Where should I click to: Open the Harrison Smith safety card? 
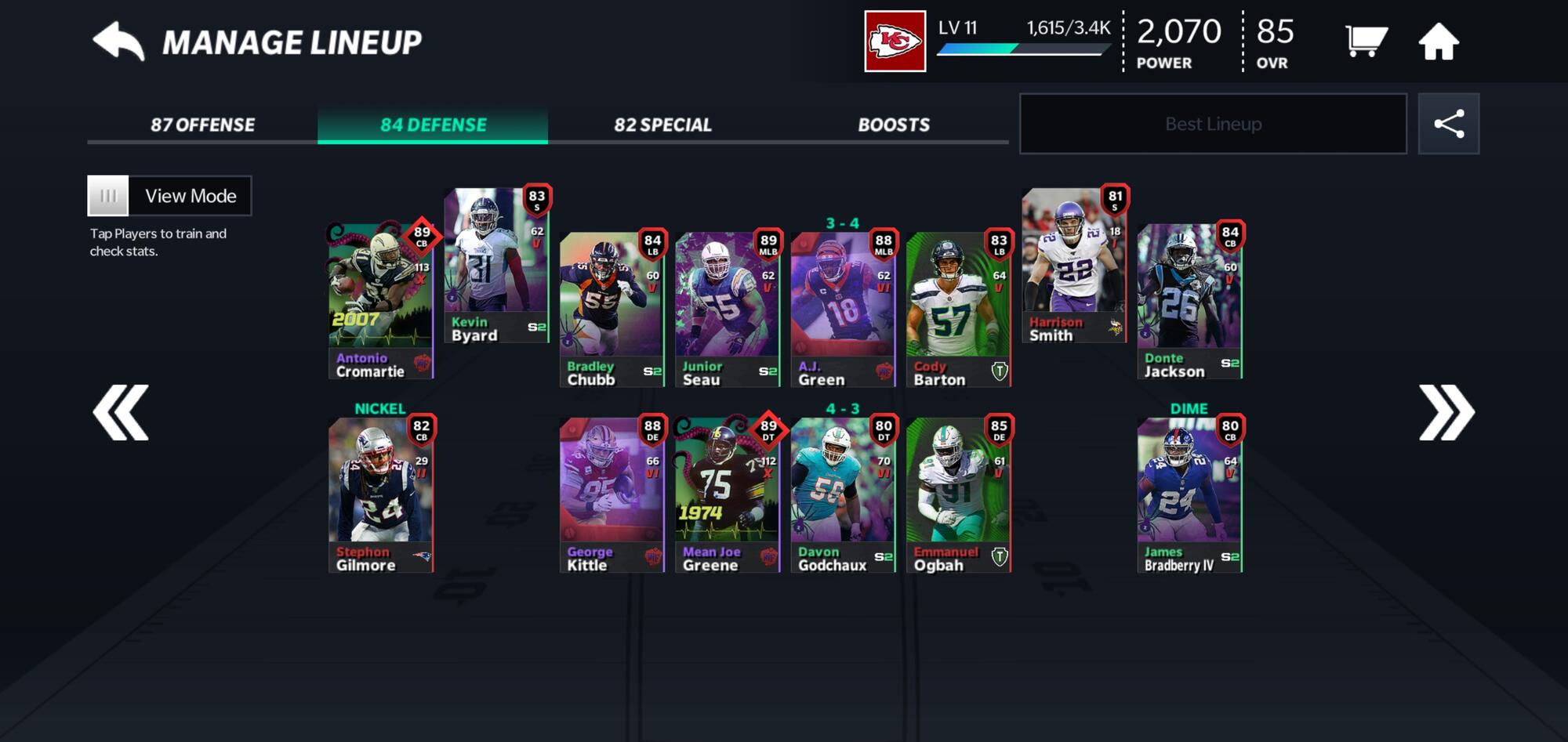click(1073, 266)
